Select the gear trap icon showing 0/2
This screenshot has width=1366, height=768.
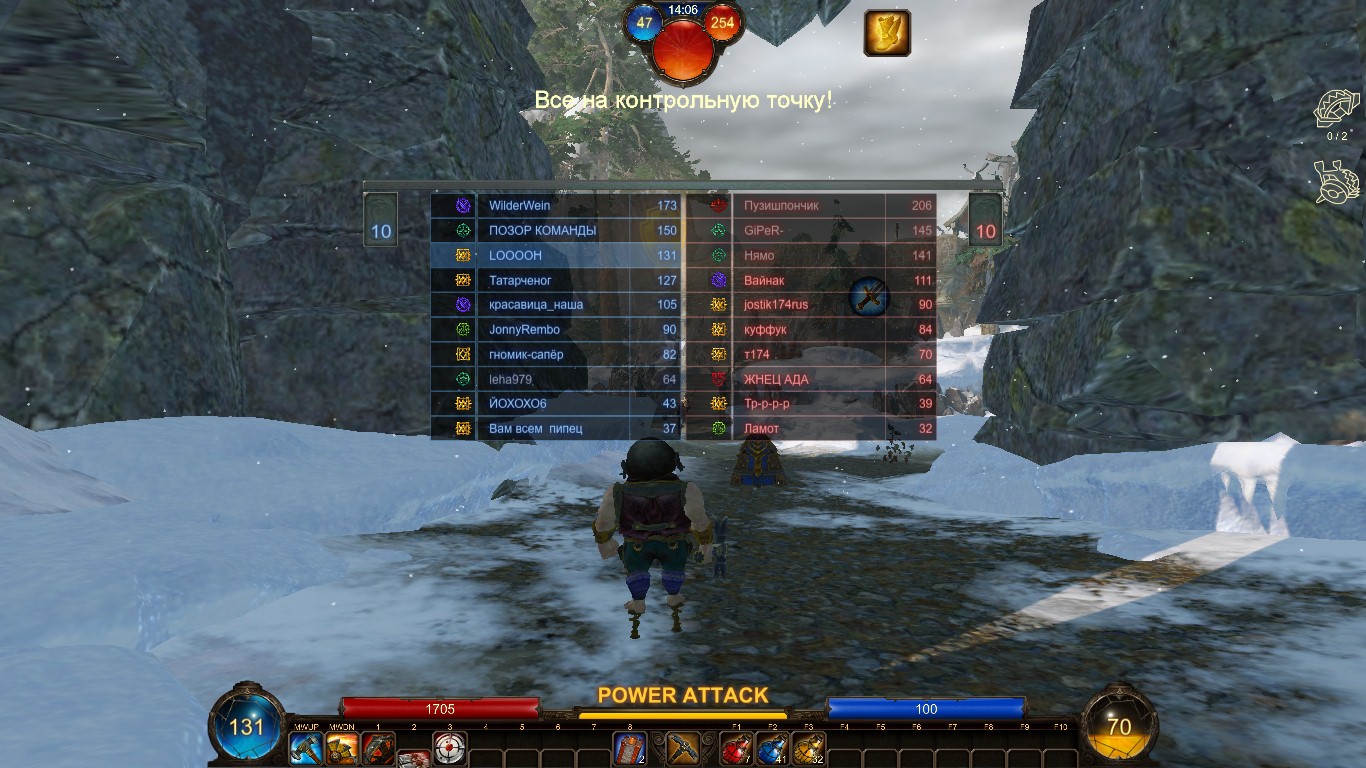click(x=1336, y=108)
